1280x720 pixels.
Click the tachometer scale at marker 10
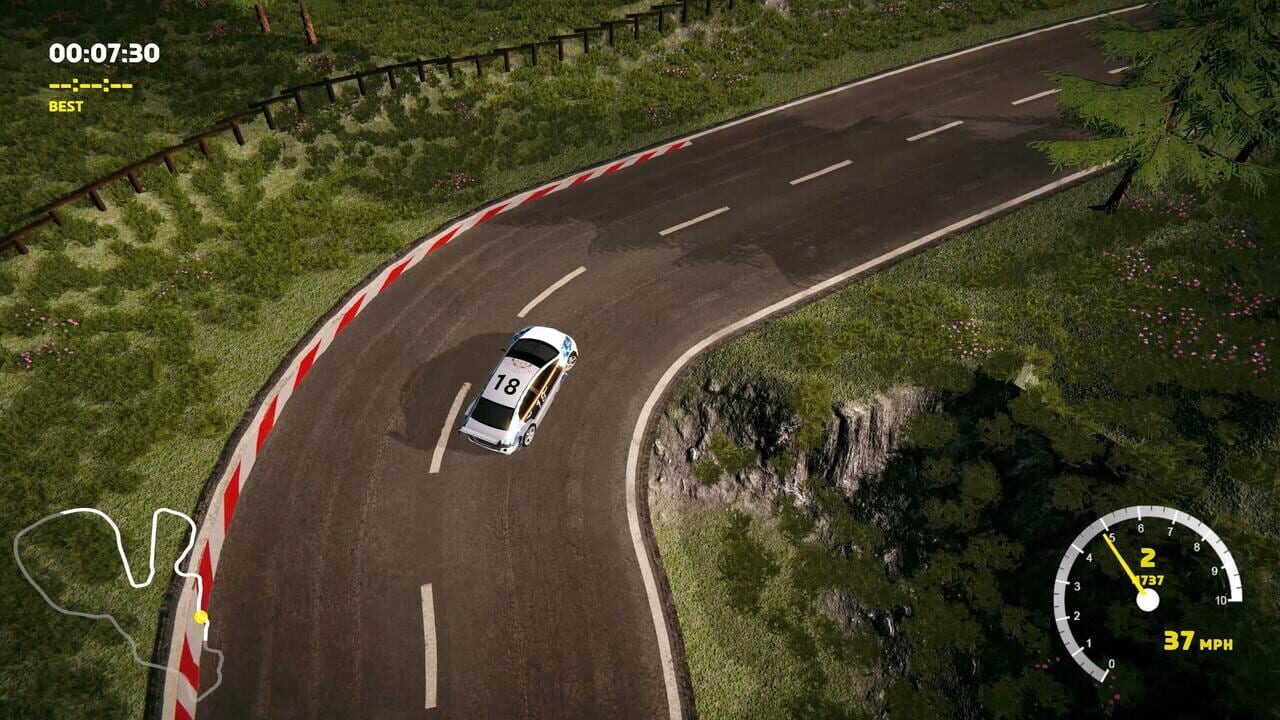[x=1223, y=600]
